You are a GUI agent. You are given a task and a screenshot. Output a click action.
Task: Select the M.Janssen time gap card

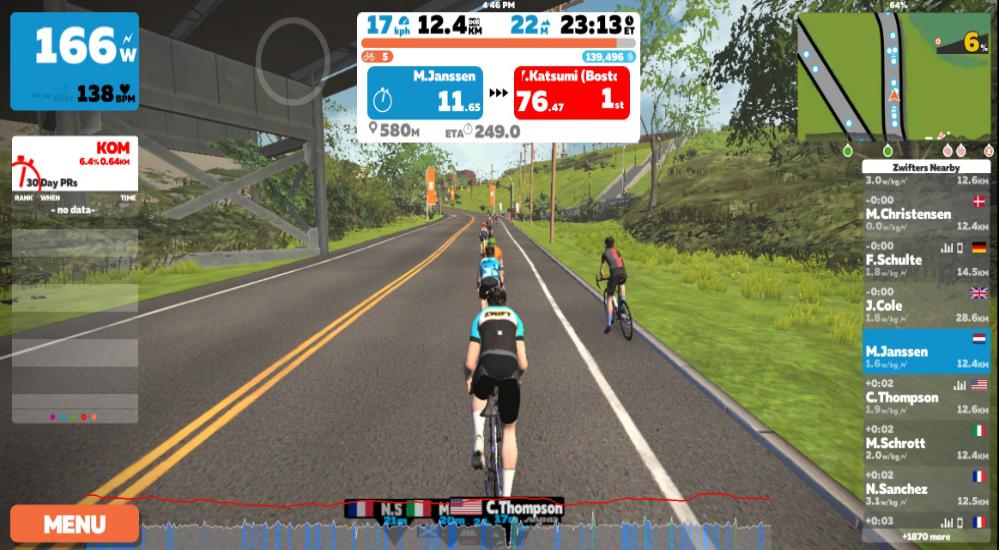[425, 93]
